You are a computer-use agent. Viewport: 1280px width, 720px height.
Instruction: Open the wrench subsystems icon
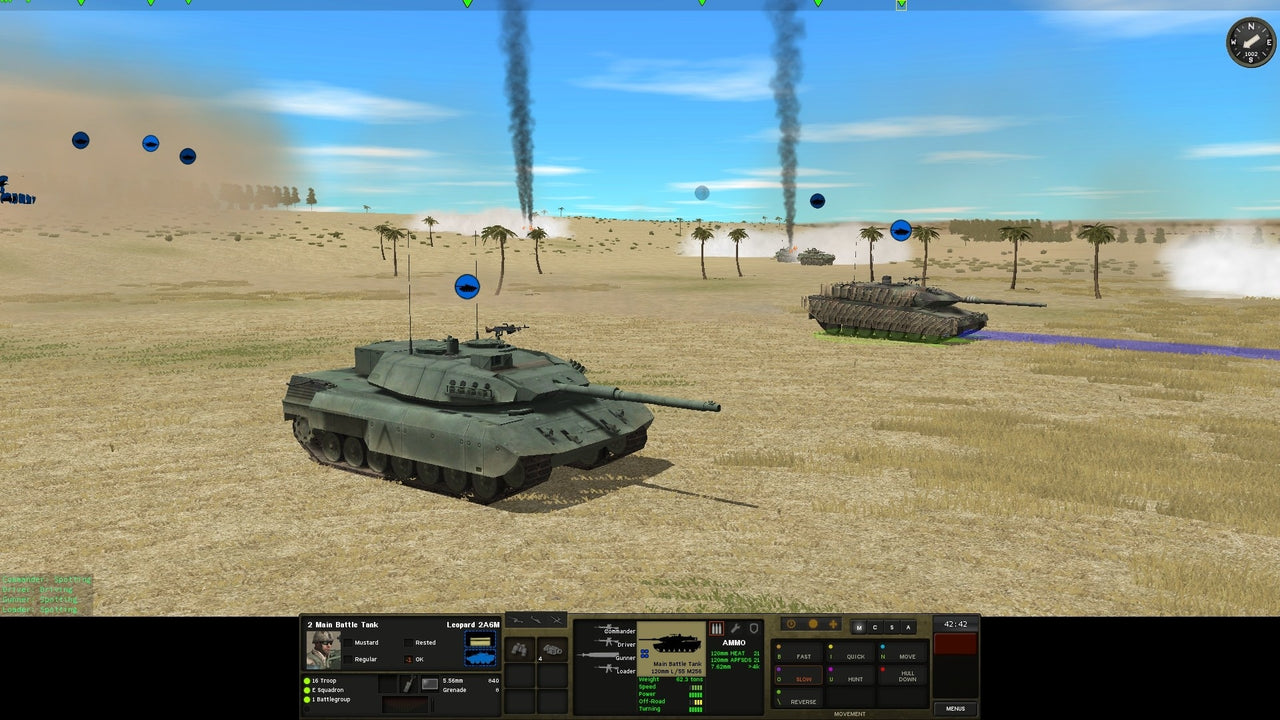736,627
